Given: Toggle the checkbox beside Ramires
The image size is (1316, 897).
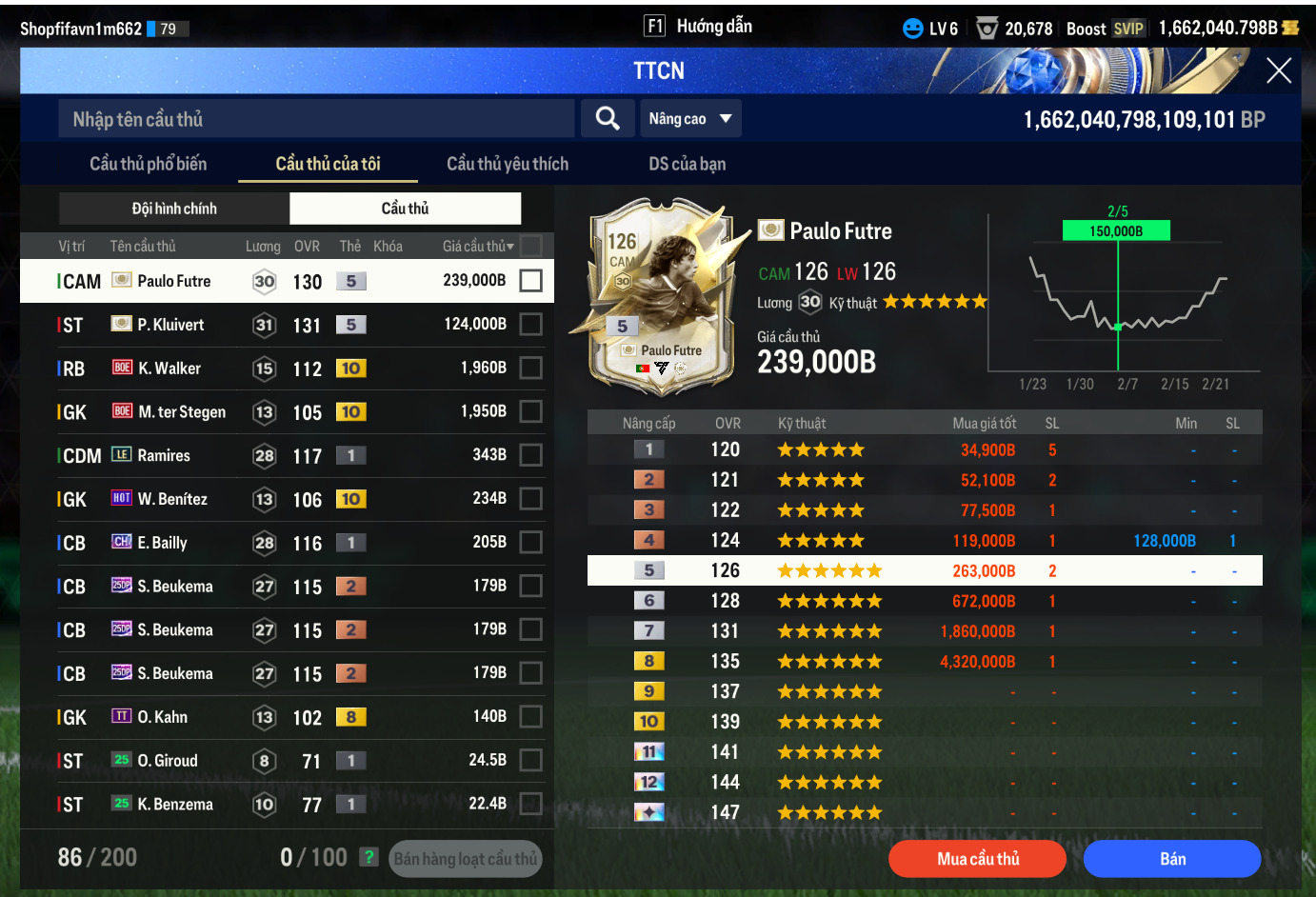Looking at the screenshot, I should coord(531,455).
